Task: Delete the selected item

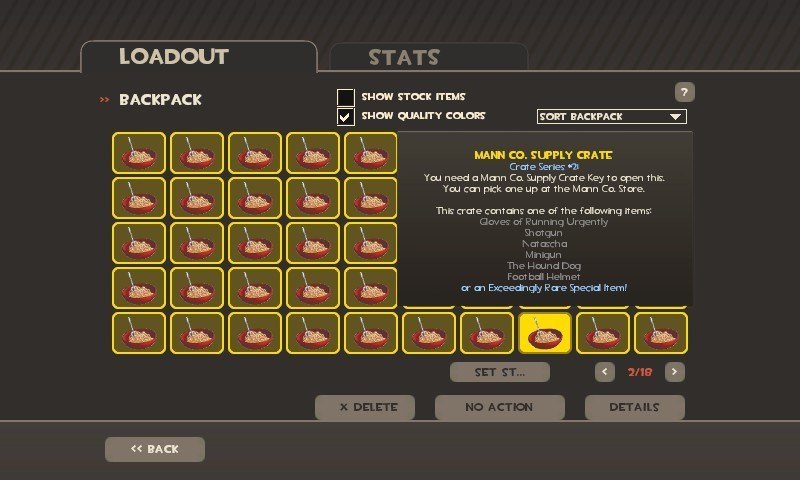Action: point(365,407)
